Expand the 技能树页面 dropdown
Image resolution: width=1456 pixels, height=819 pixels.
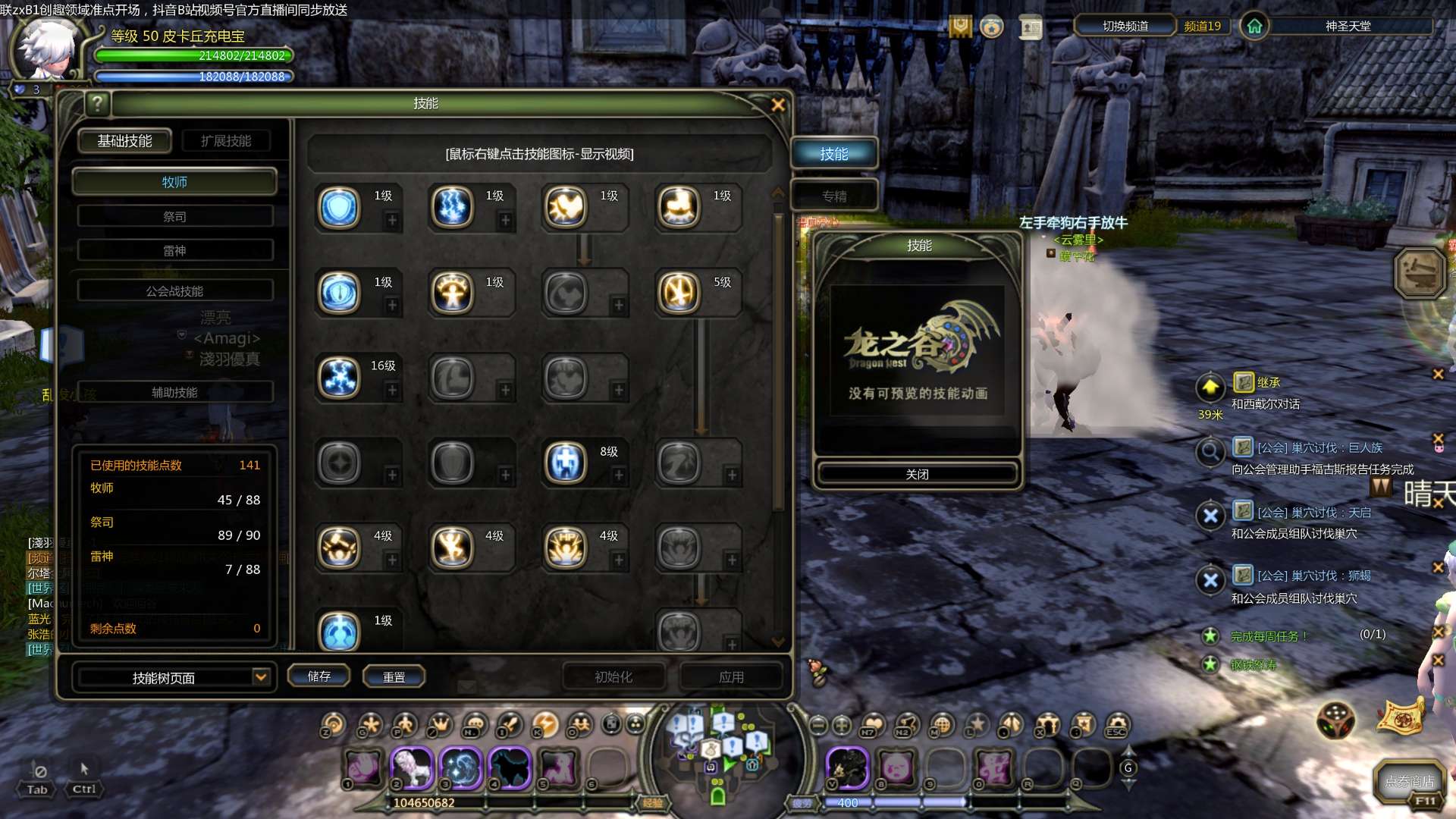pos(260,676)
